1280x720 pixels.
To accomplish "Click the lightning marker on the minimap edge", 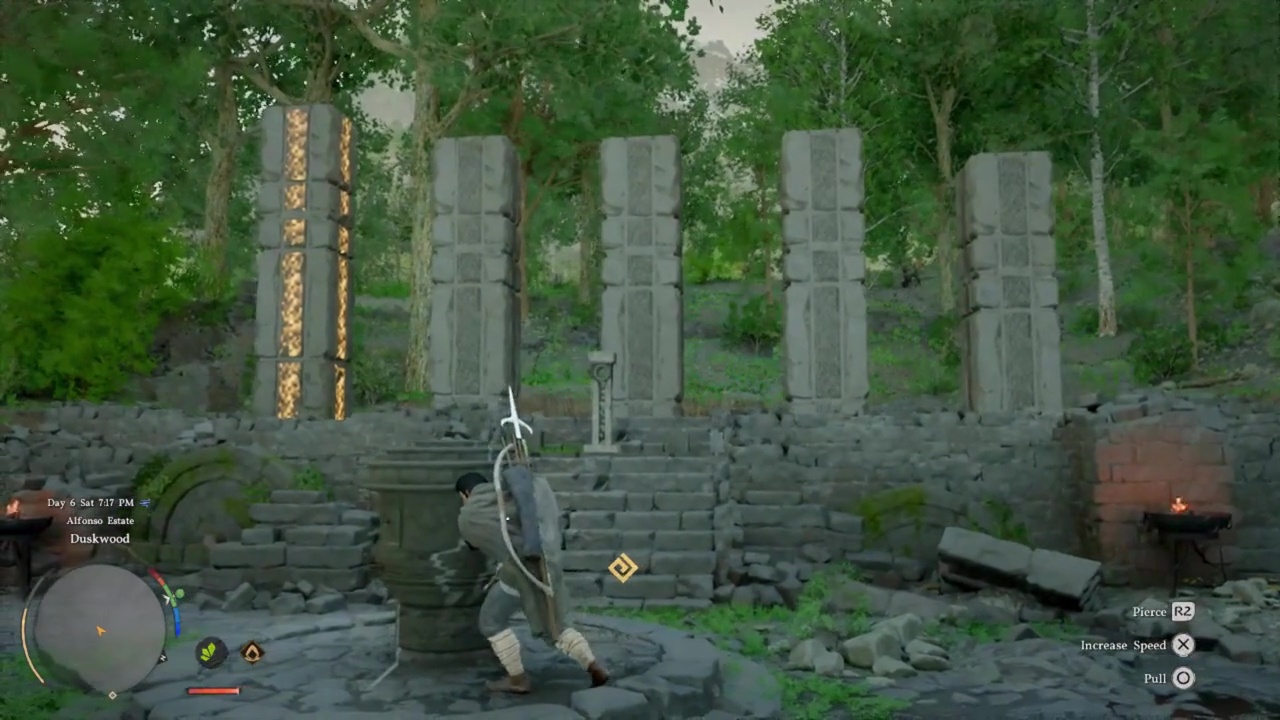I will (163, 658).
